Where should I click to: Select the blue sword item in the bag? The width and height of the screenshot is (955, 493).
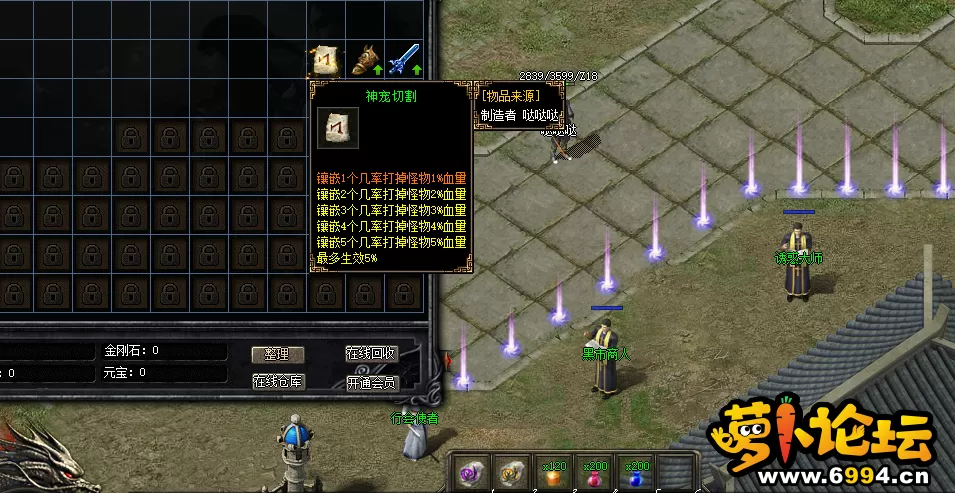404,61
